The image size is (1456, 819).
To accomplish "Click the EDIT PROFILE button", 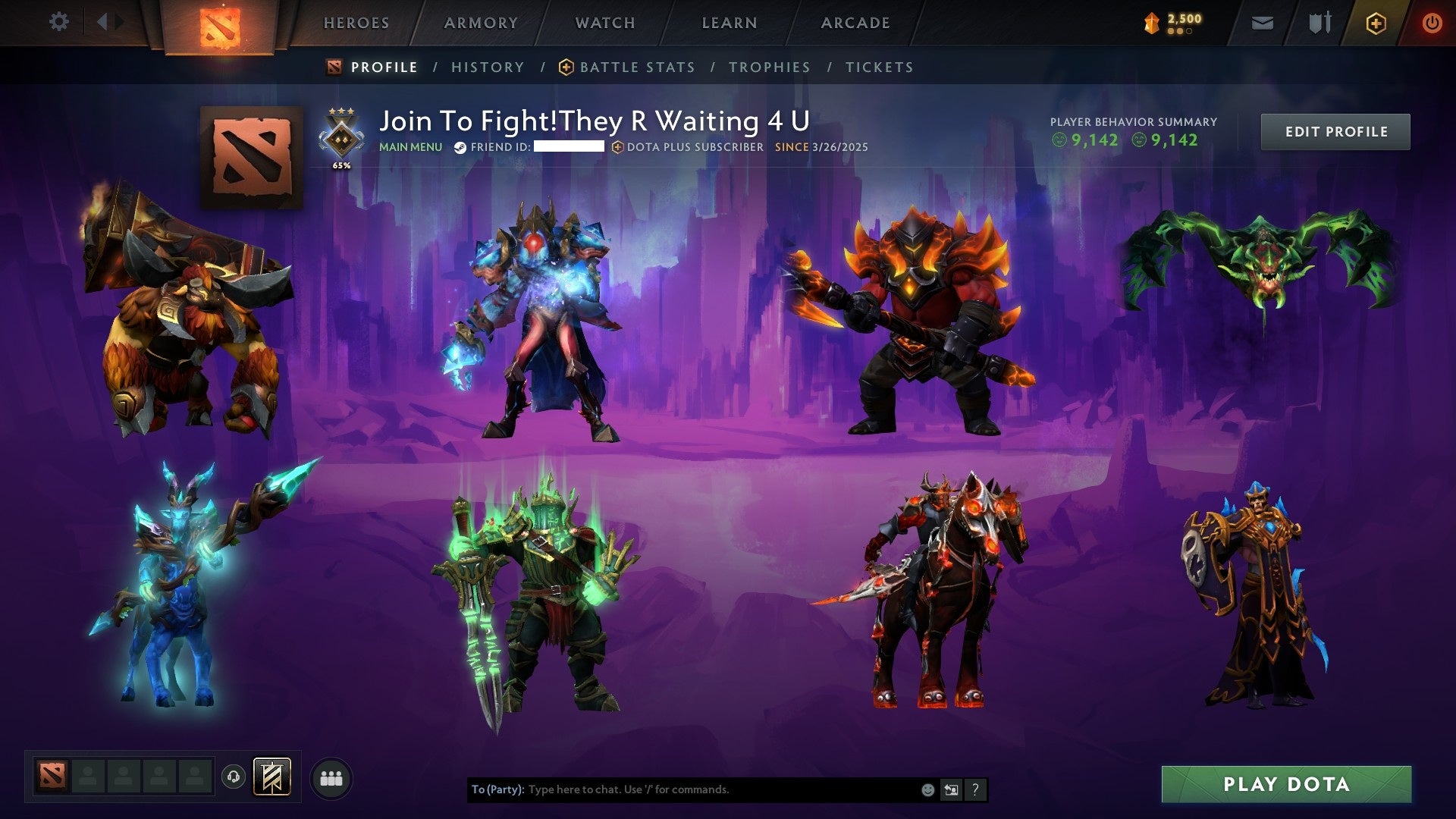I will [x=1335, y=130].
